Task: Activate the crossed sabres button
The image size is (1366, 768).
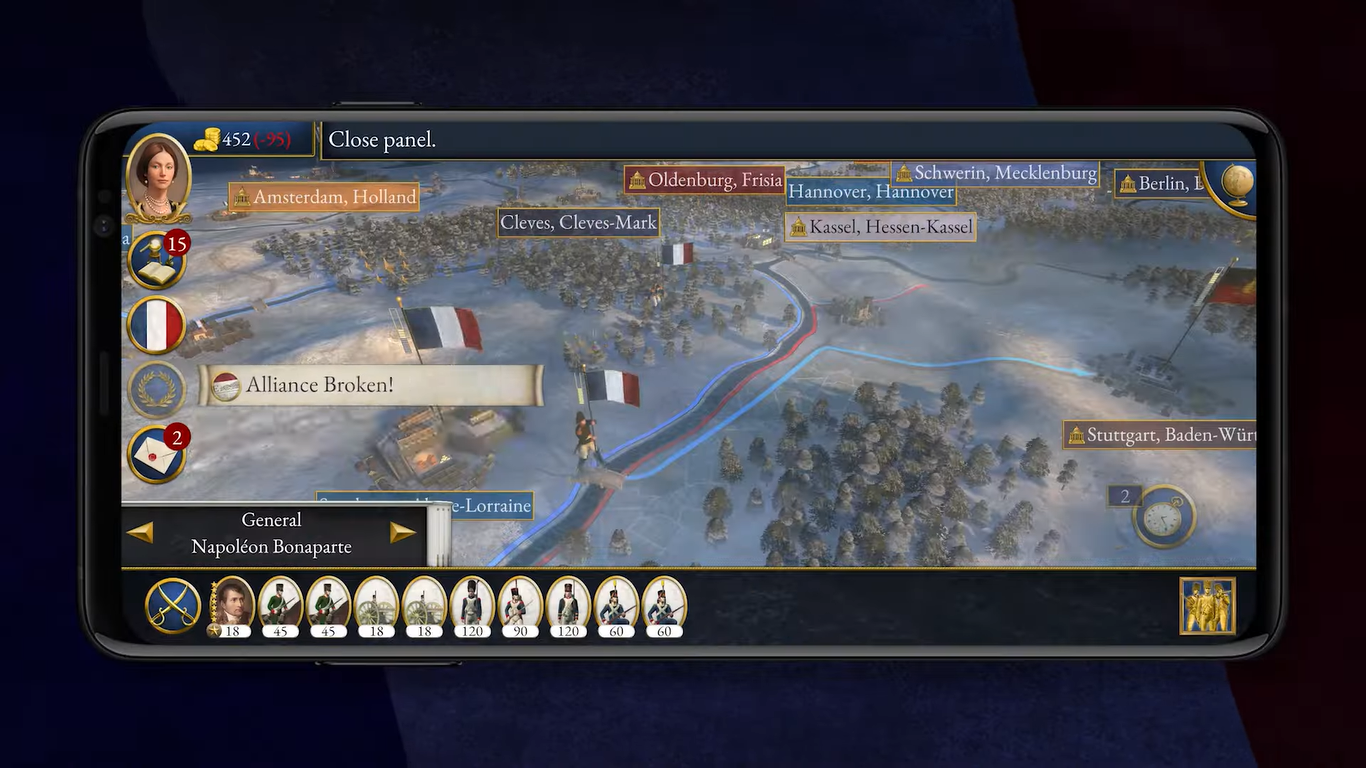Action: click(173, 606)
